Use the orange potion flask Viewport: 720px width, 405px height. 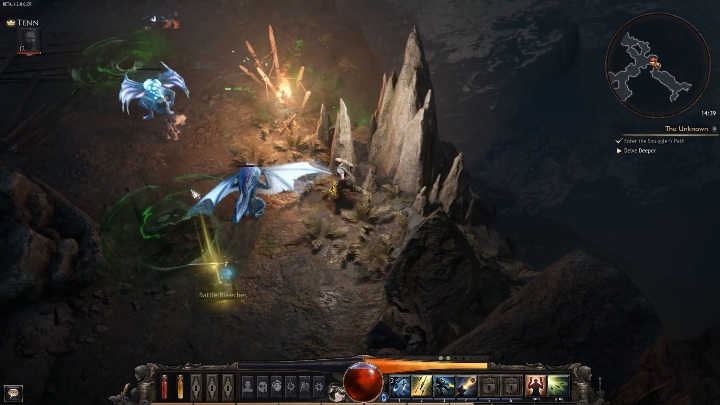tap(180, 386)
